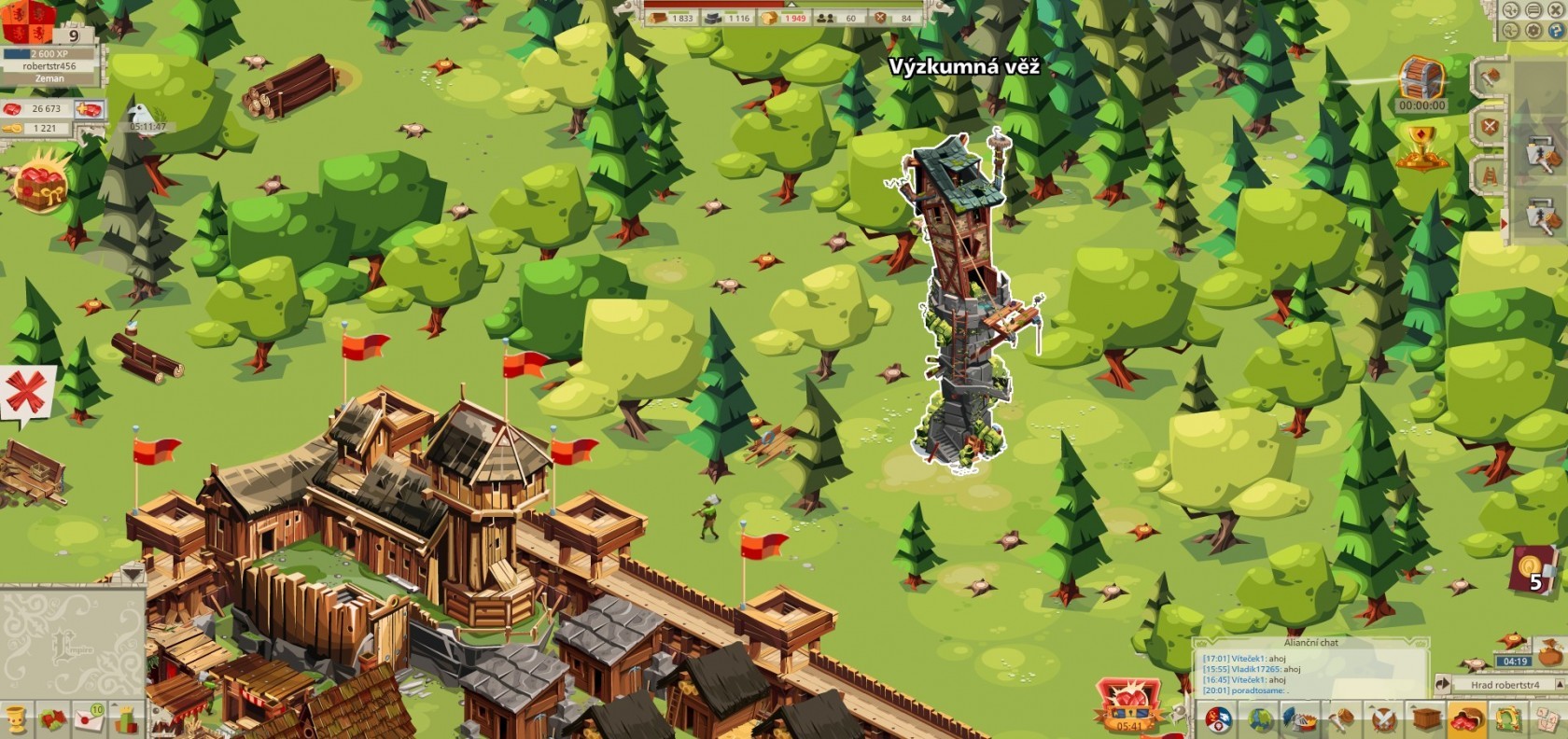Open the red lion coat of arms

pyautogui.click(x=28, y=21)
